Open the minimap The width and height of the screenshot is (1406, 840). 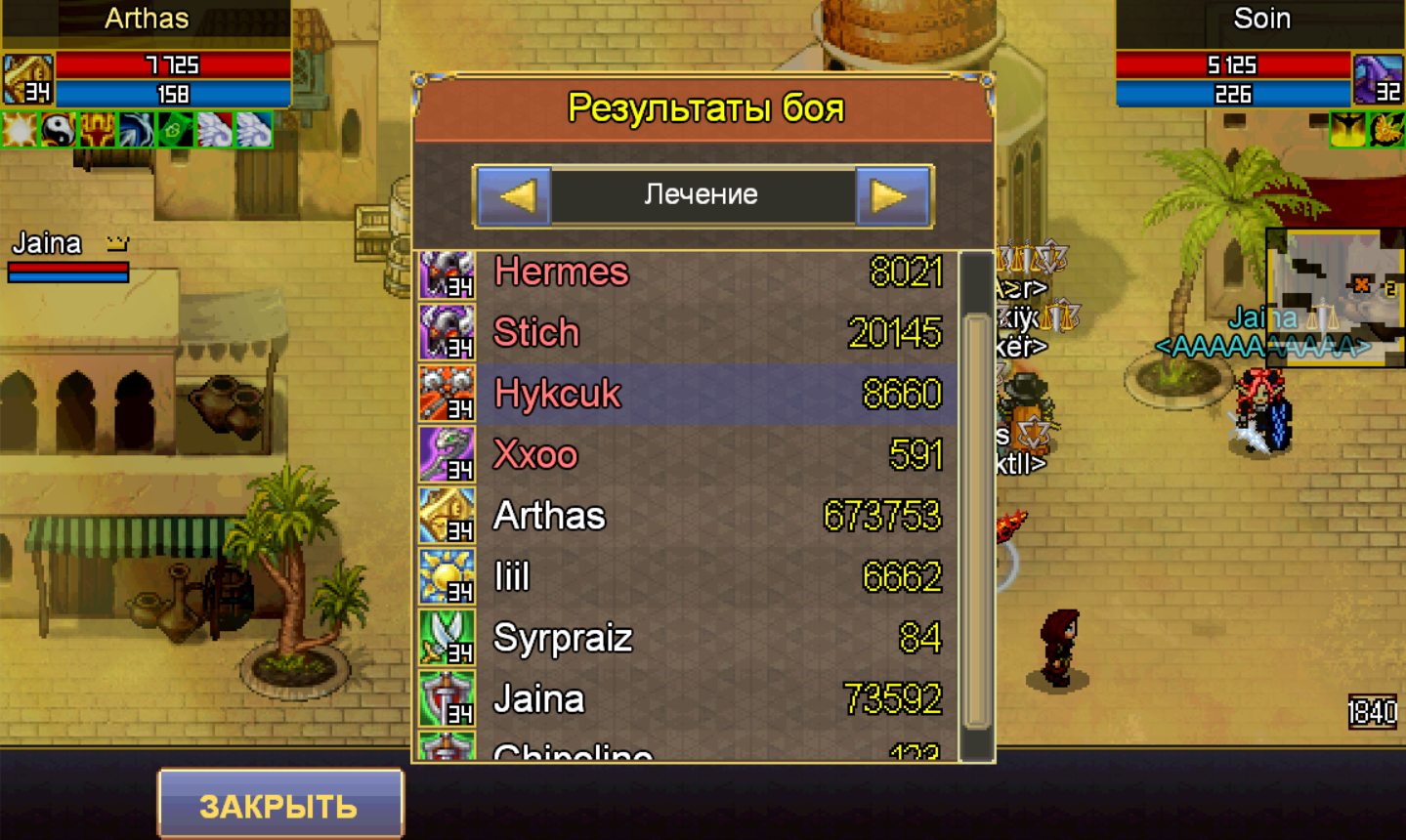coord(1335,297)
